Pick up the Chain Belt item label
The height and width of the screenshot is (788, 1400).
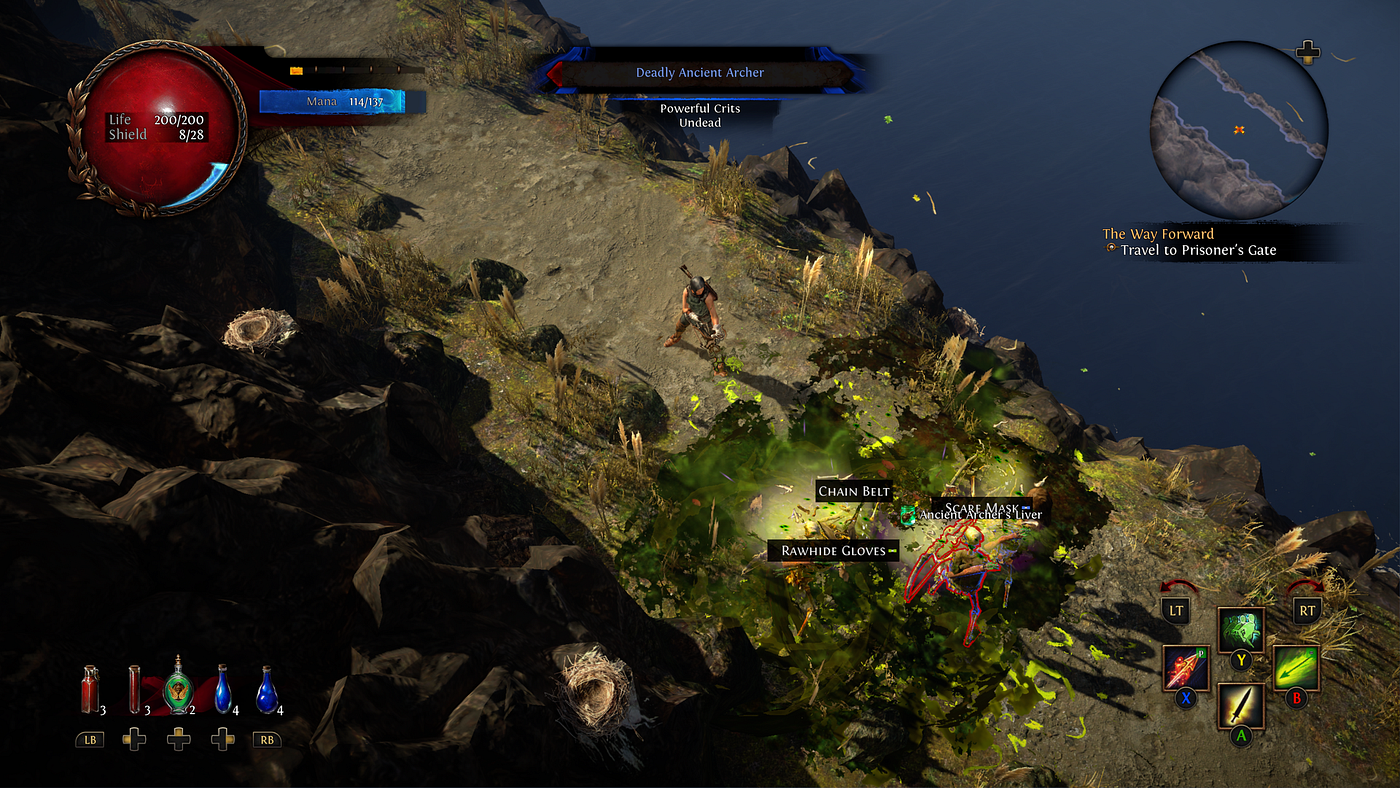tap(854, 491)
